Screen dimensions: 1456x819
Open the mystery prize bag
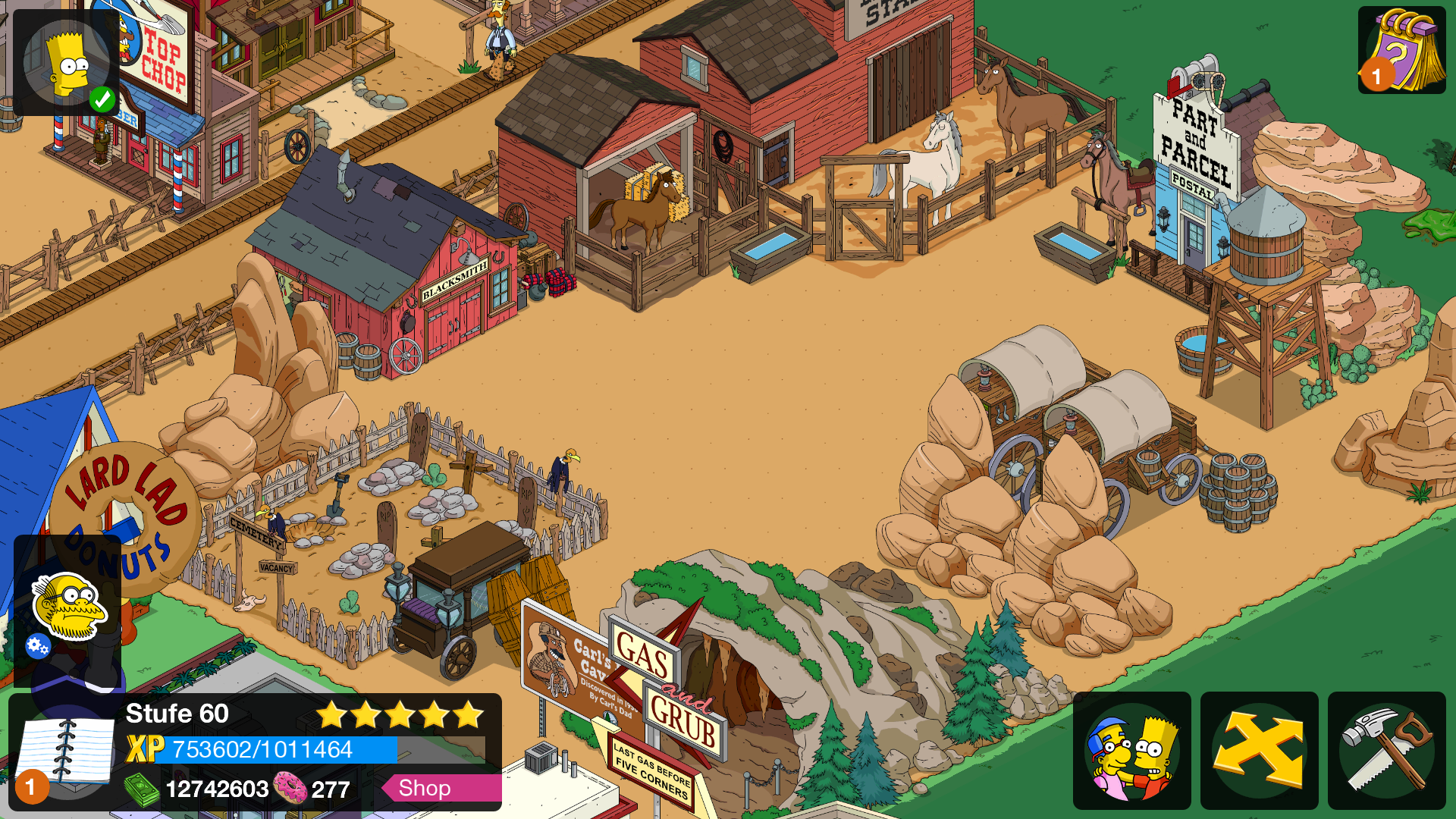tap(1402, 49)
